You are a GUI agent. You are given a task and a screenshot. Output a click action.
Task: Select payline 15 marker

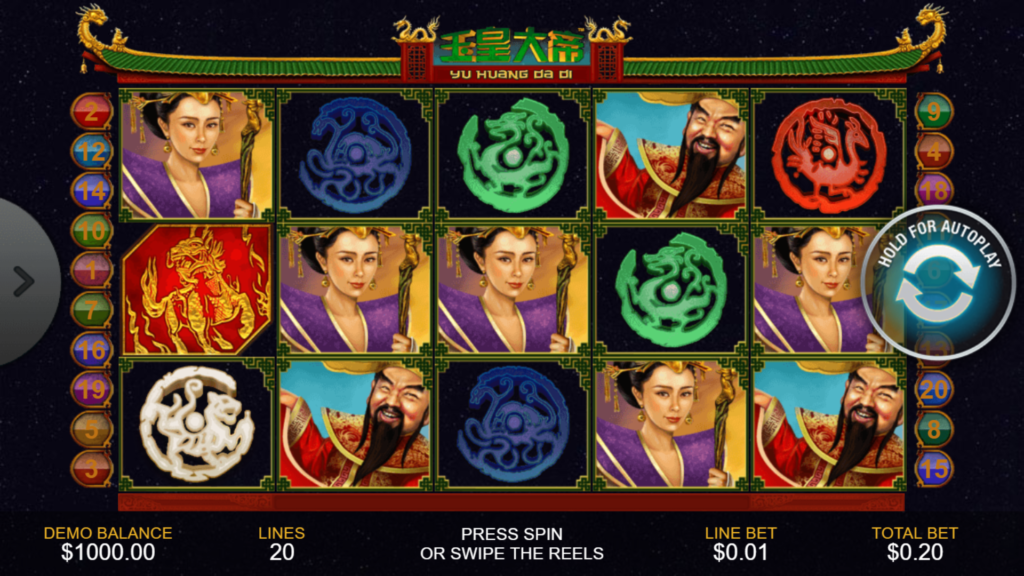(x=934, y=468)
